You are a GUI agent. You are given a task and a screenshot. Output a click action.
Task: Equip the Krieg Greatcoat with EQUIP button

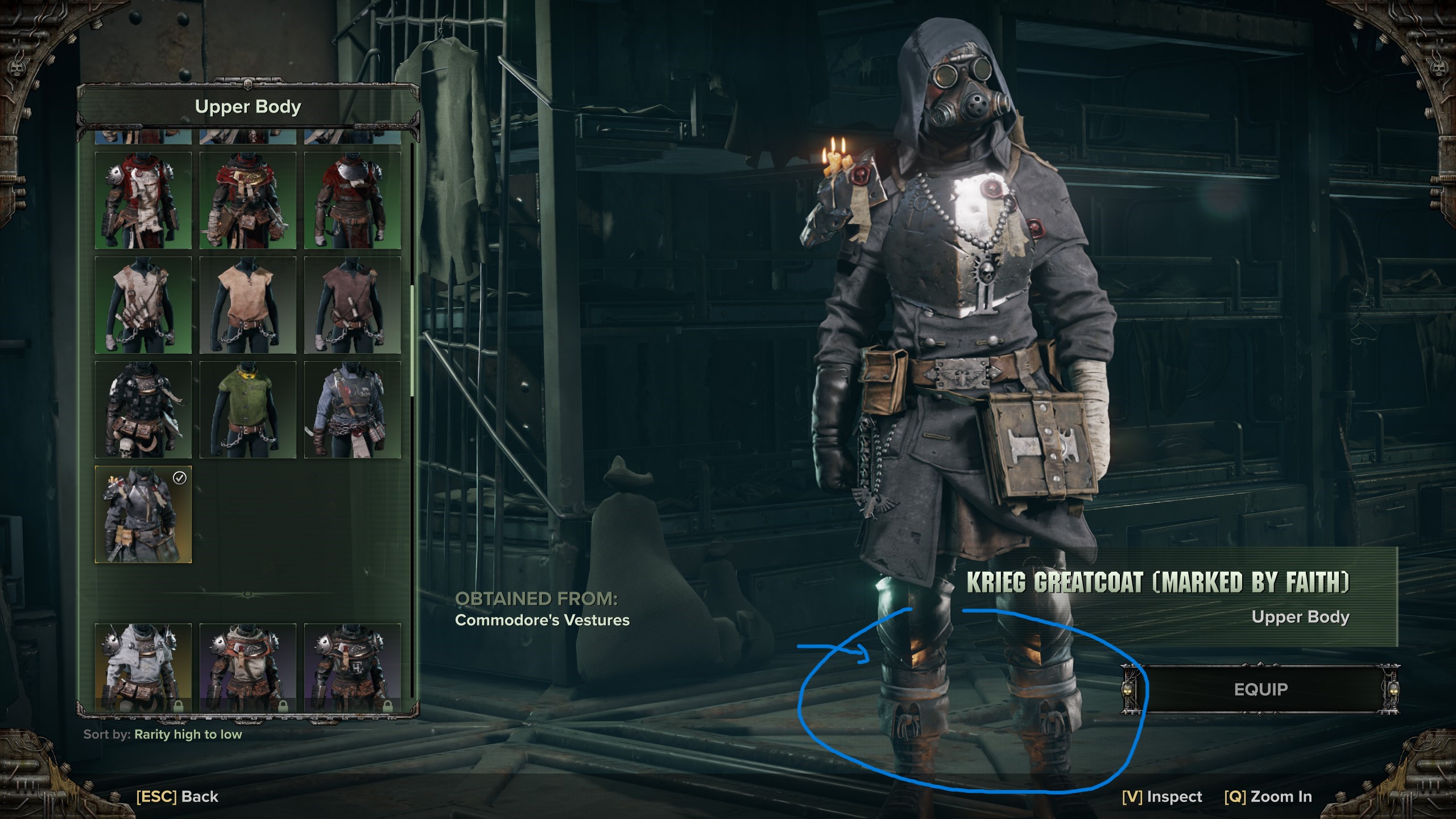click(1260, 689)
